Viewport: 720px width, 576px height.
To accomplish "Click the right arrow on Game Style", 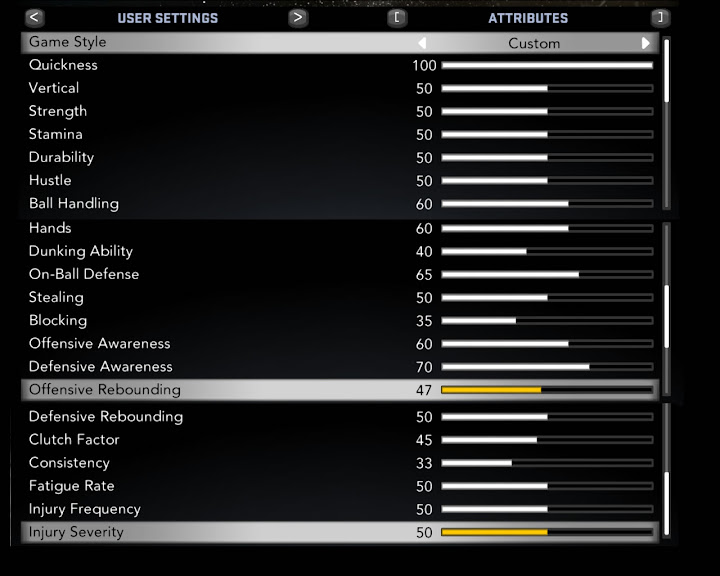I will coord(646,43).
